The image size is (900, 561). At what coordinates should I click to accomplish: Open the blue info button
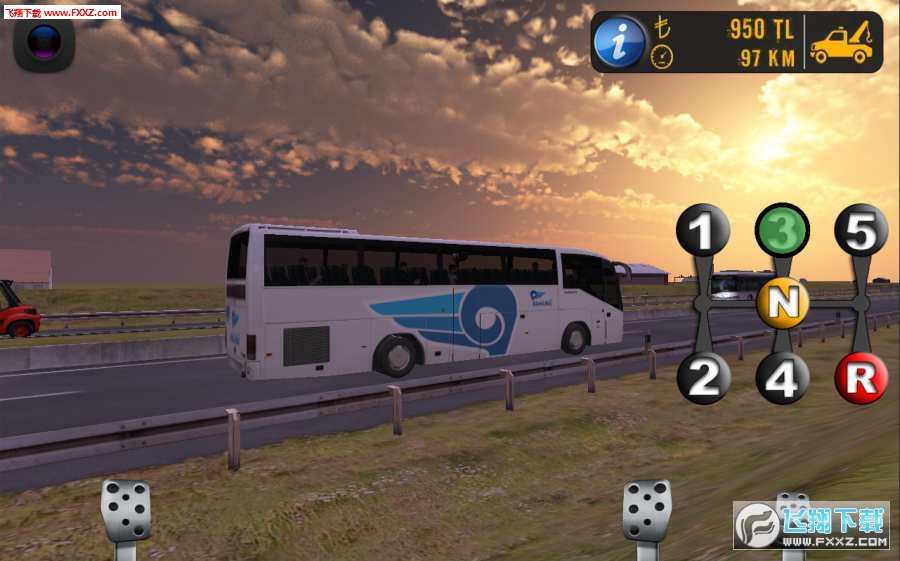tap(619, 42)
